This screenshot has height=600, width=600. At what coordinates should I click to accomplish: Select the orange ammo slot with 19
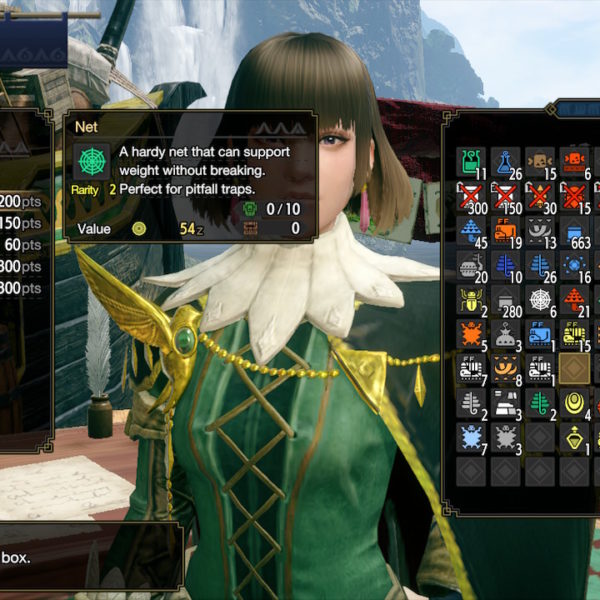point(506,231)
